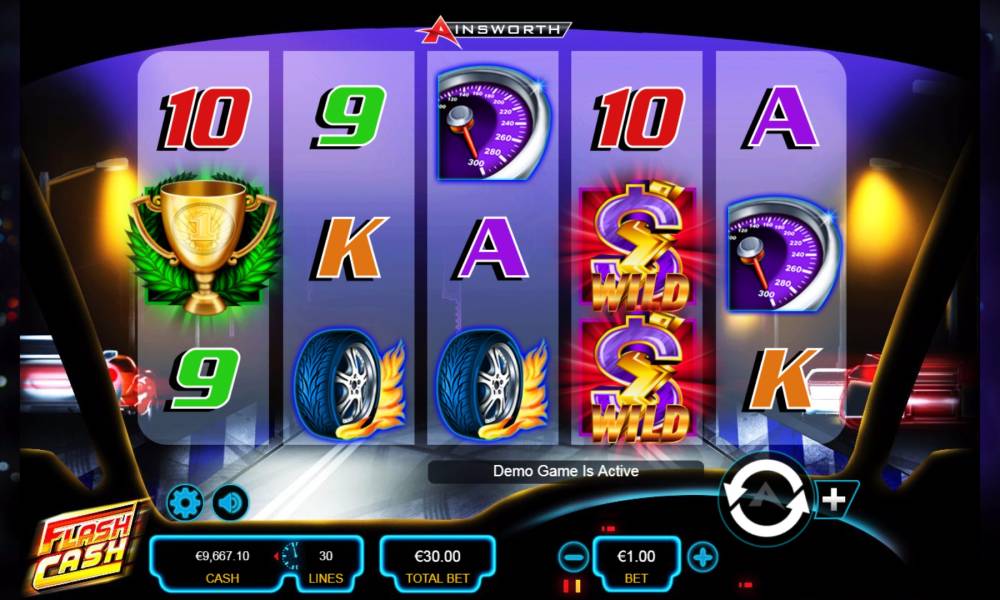Toggle sound with the speaker icon

231,501
